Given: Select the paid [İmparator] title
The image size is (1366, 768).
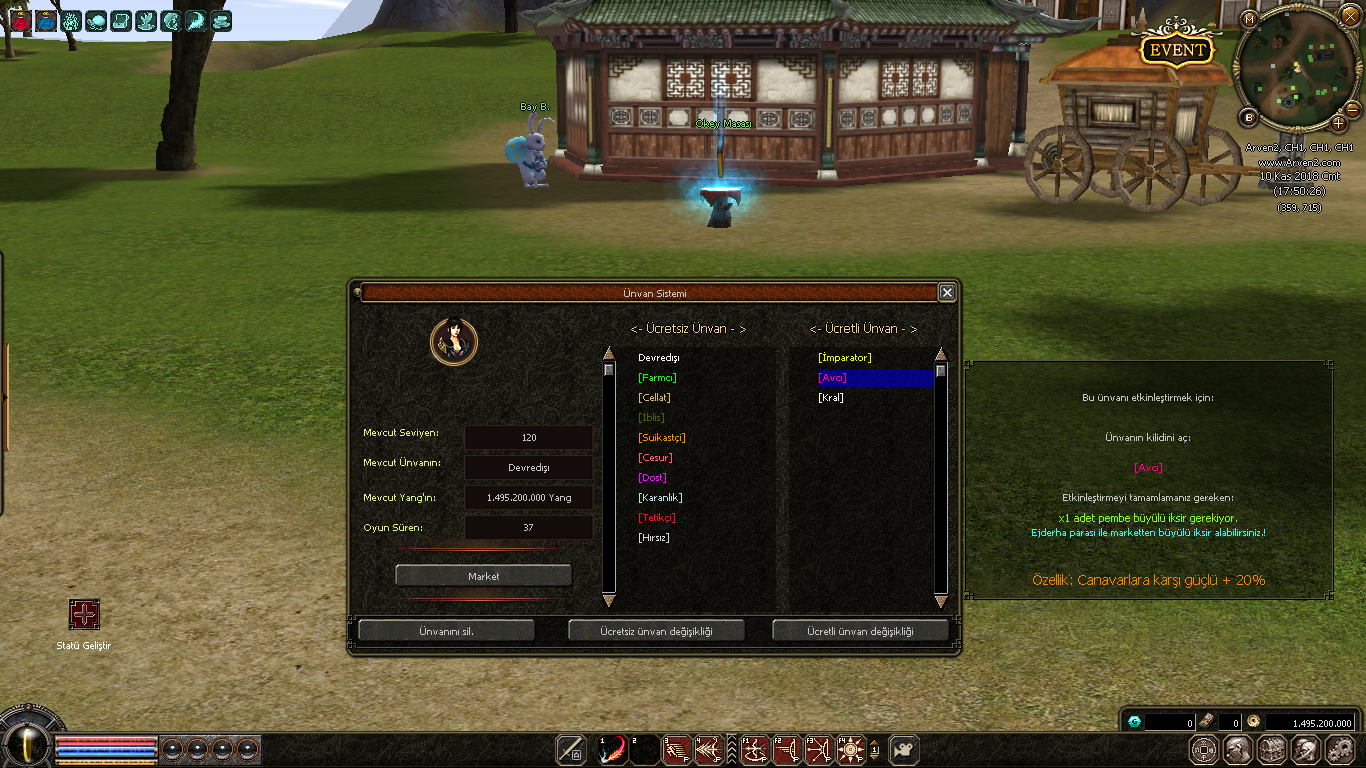Looking at the screenshot, I should click(x=844, y=358).
